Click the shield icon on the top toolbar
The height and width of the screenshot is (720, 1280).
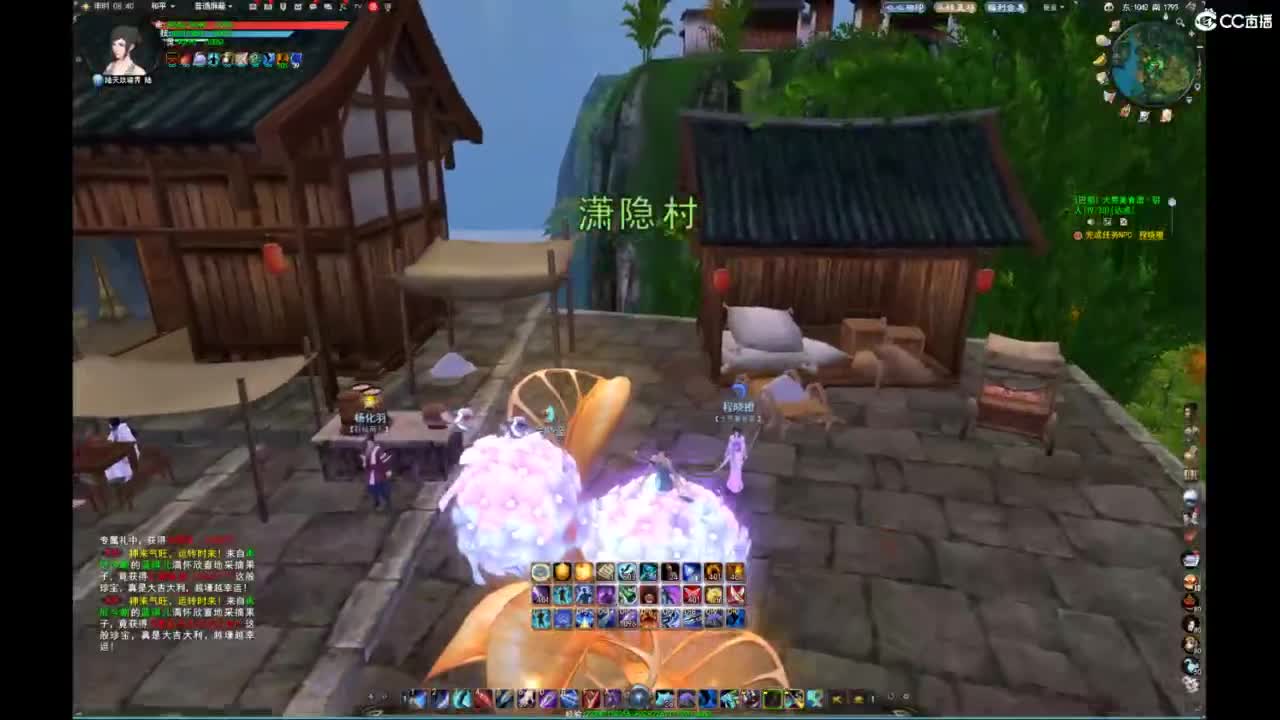pos(283,6)
